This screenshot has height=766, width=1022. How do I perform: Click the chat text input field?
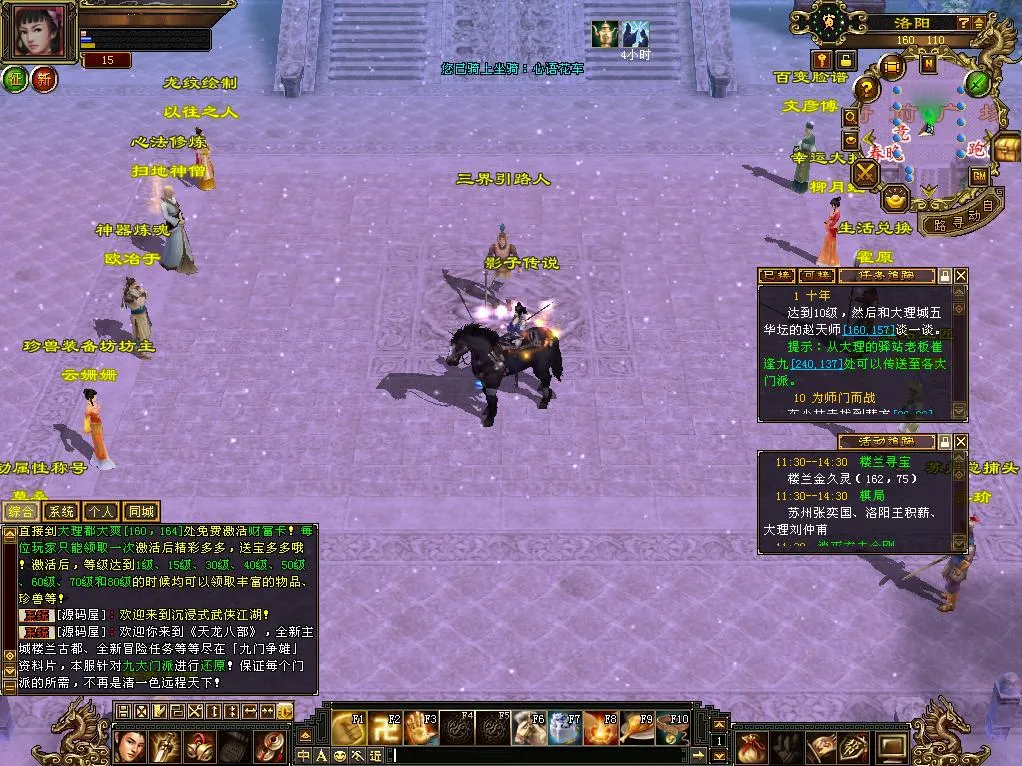pyautogui.click(x=540, y=755)
